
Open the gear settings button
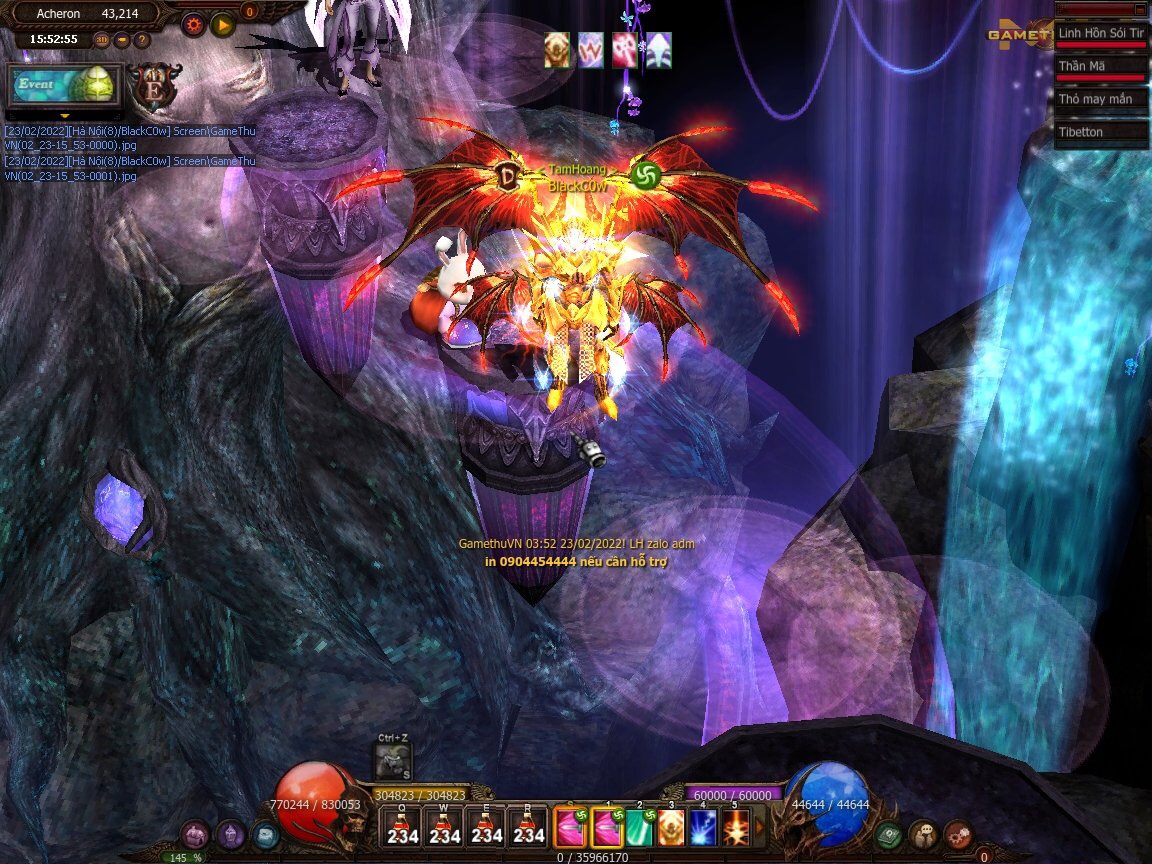click(x=193, y=22)
